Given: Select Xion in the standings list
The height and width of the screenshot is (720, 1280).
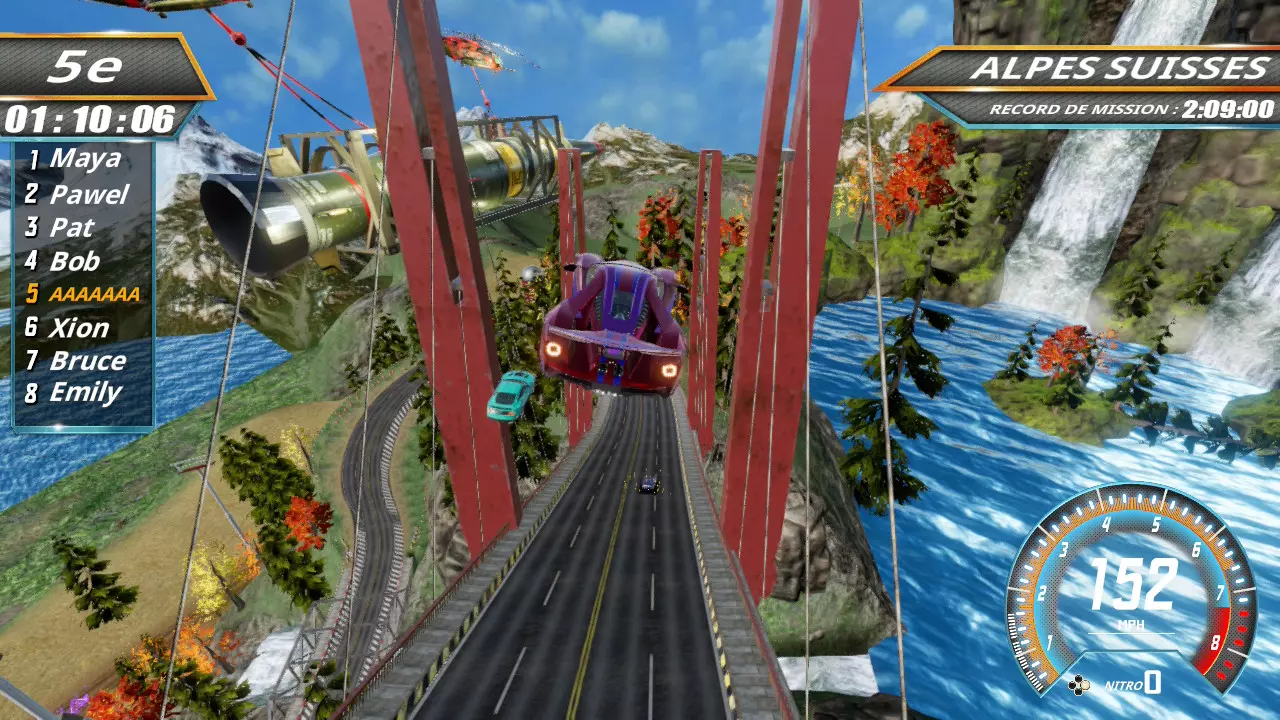Looking at the screenshot, I should coord(79,328).
